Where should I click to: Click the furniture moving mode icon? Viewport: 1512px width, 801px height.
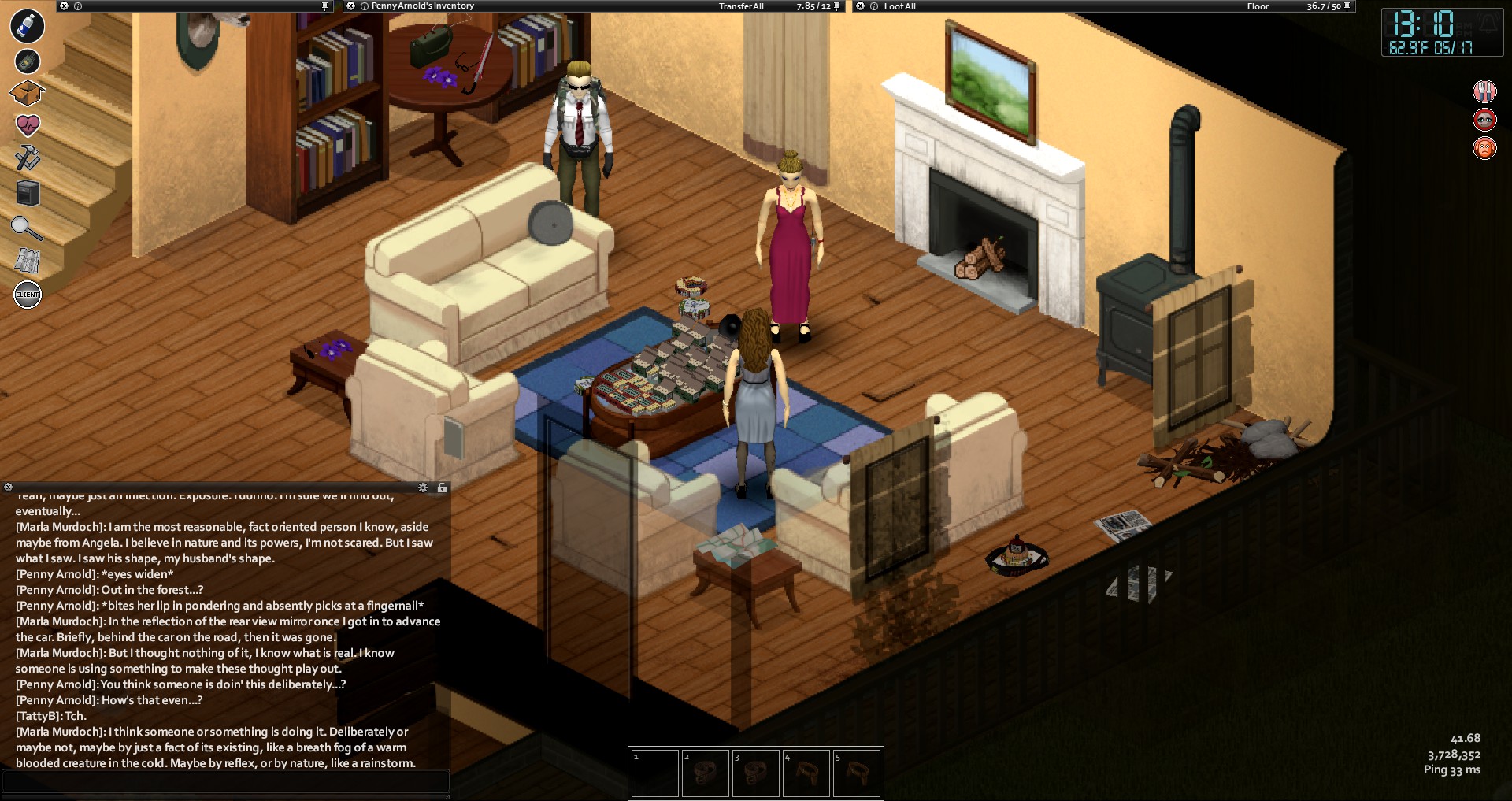pos(28,193)
